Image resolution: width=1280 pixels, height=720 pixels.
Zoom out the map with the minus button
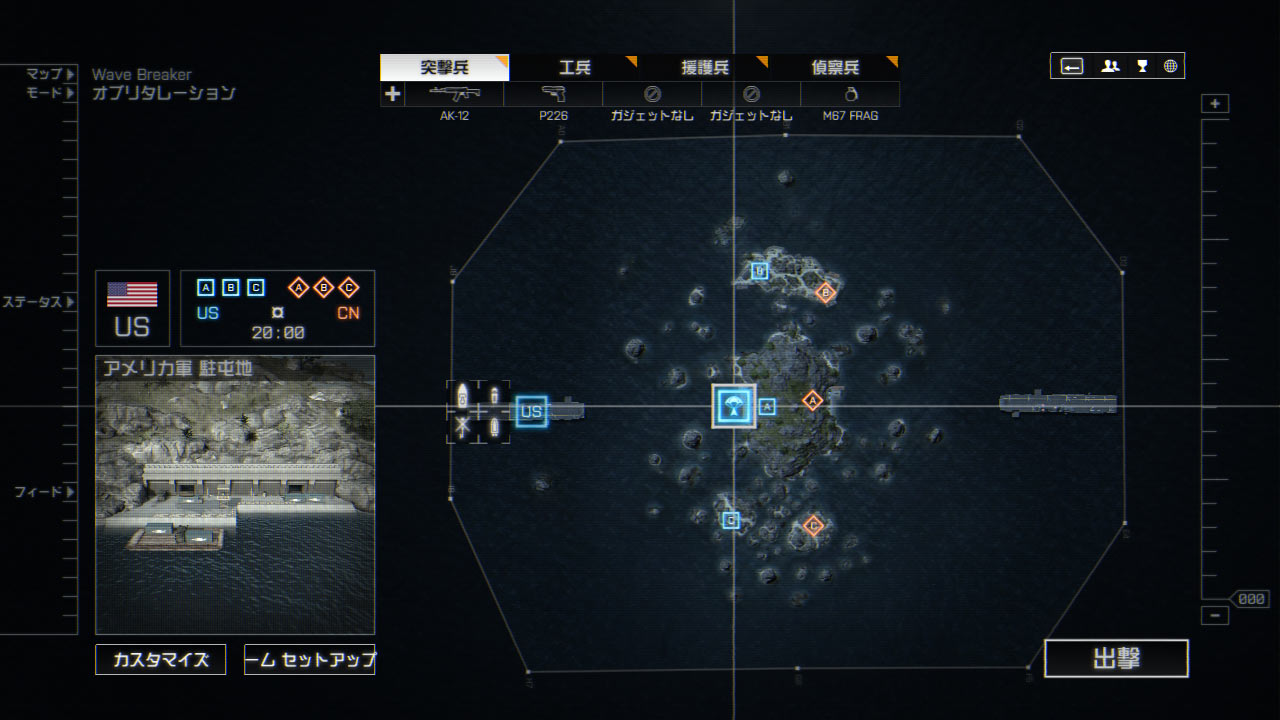[x=1215, y=616]
